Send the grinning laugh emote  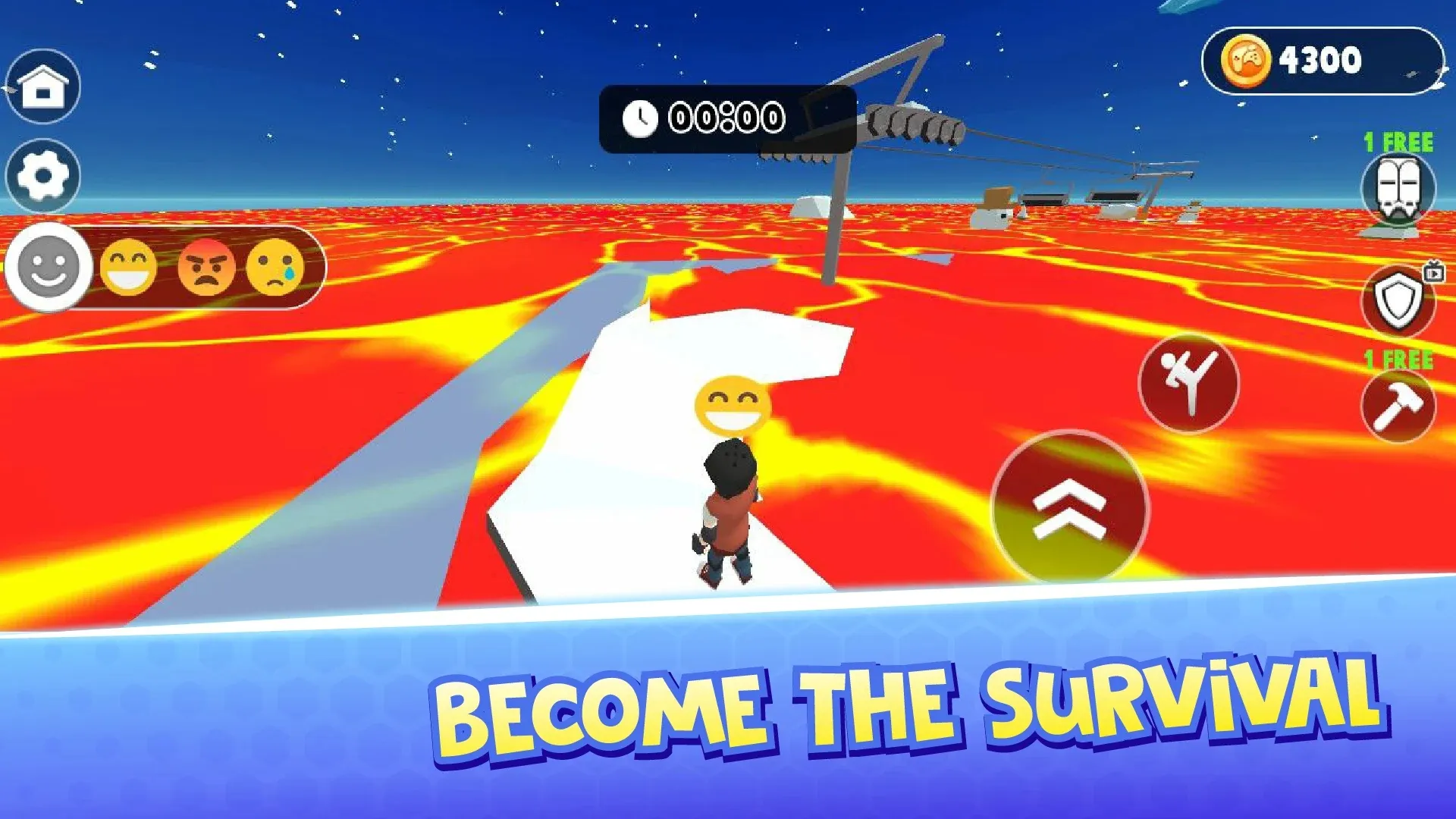(x=129, y=267)
